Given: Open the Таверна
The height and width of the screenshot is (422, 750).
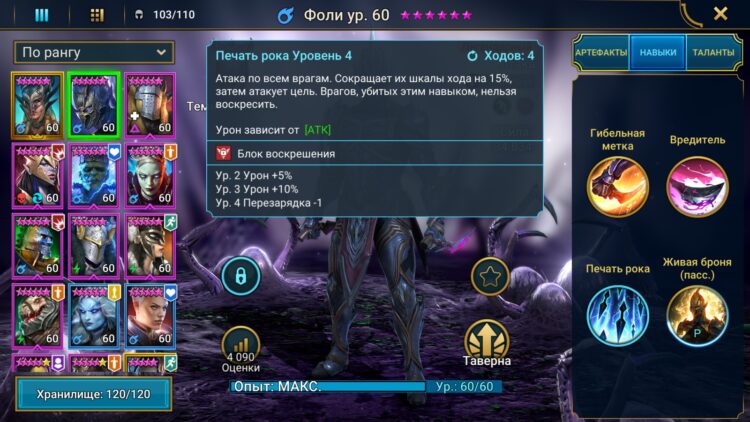Looking at the screenshot, I should click(x=487, y=342).
